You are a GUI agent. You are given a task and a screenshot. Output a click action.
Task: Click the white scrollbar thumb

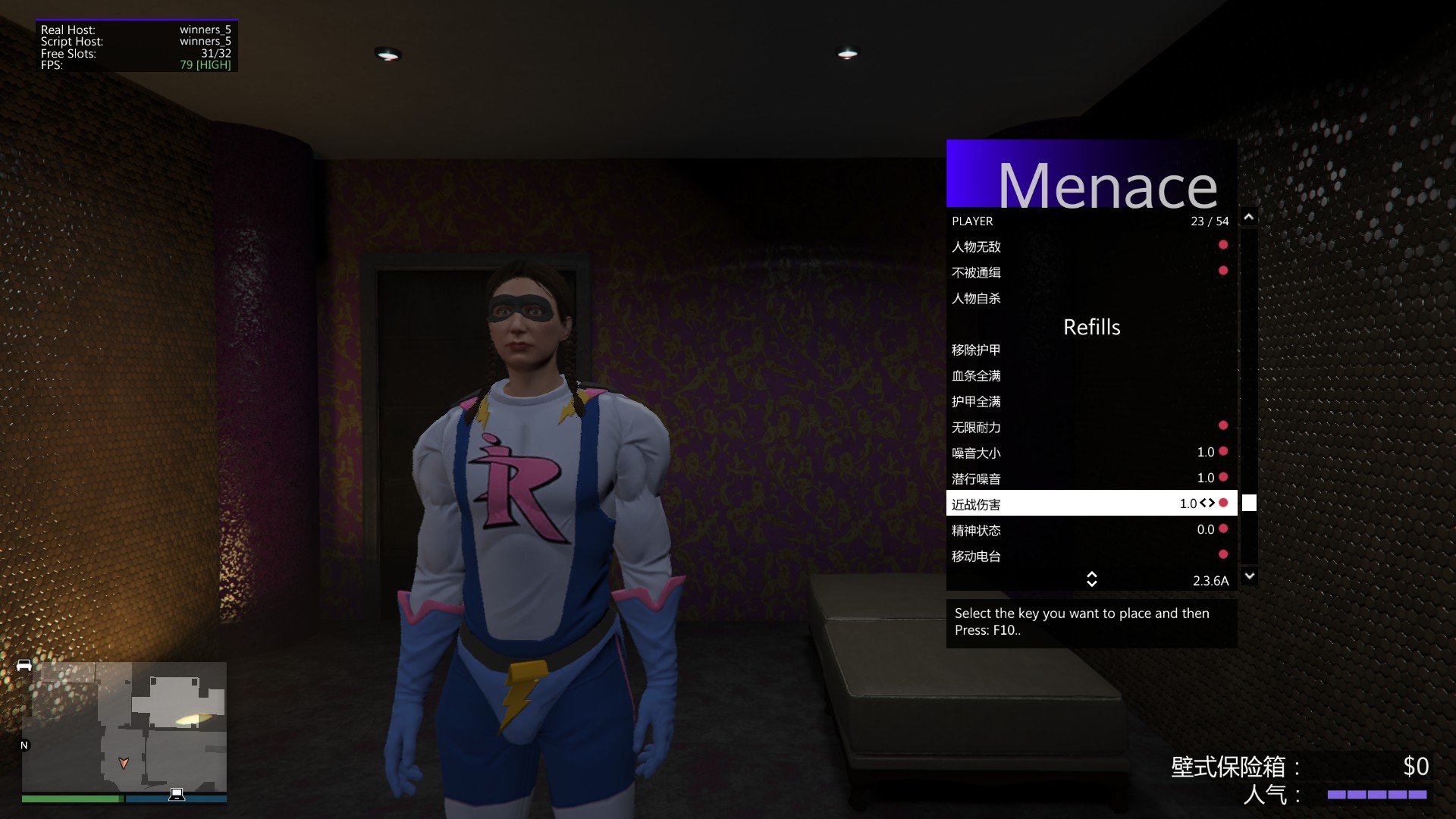coord(1249,503)
